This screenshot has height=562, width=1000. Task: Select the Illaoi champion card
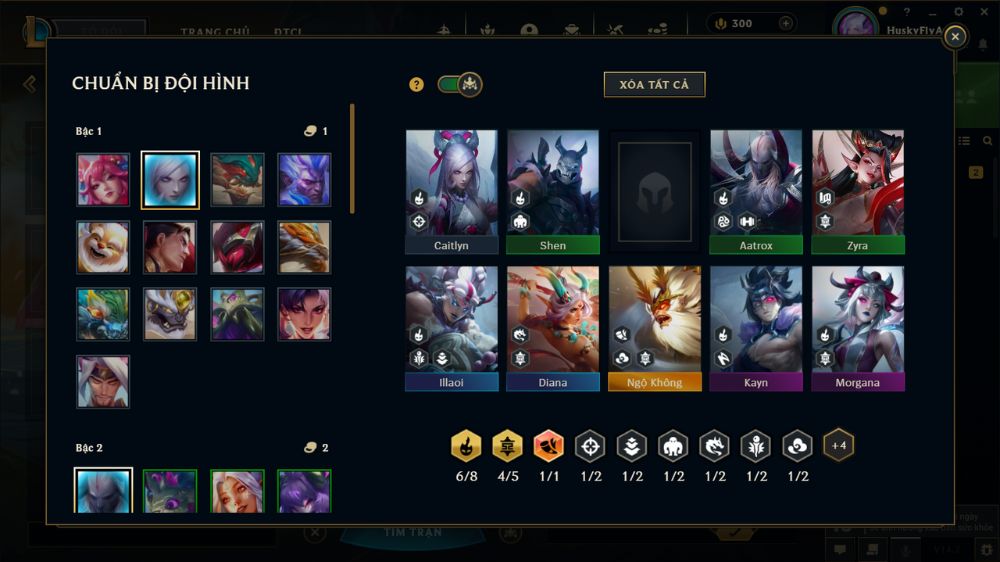[452, 327]
